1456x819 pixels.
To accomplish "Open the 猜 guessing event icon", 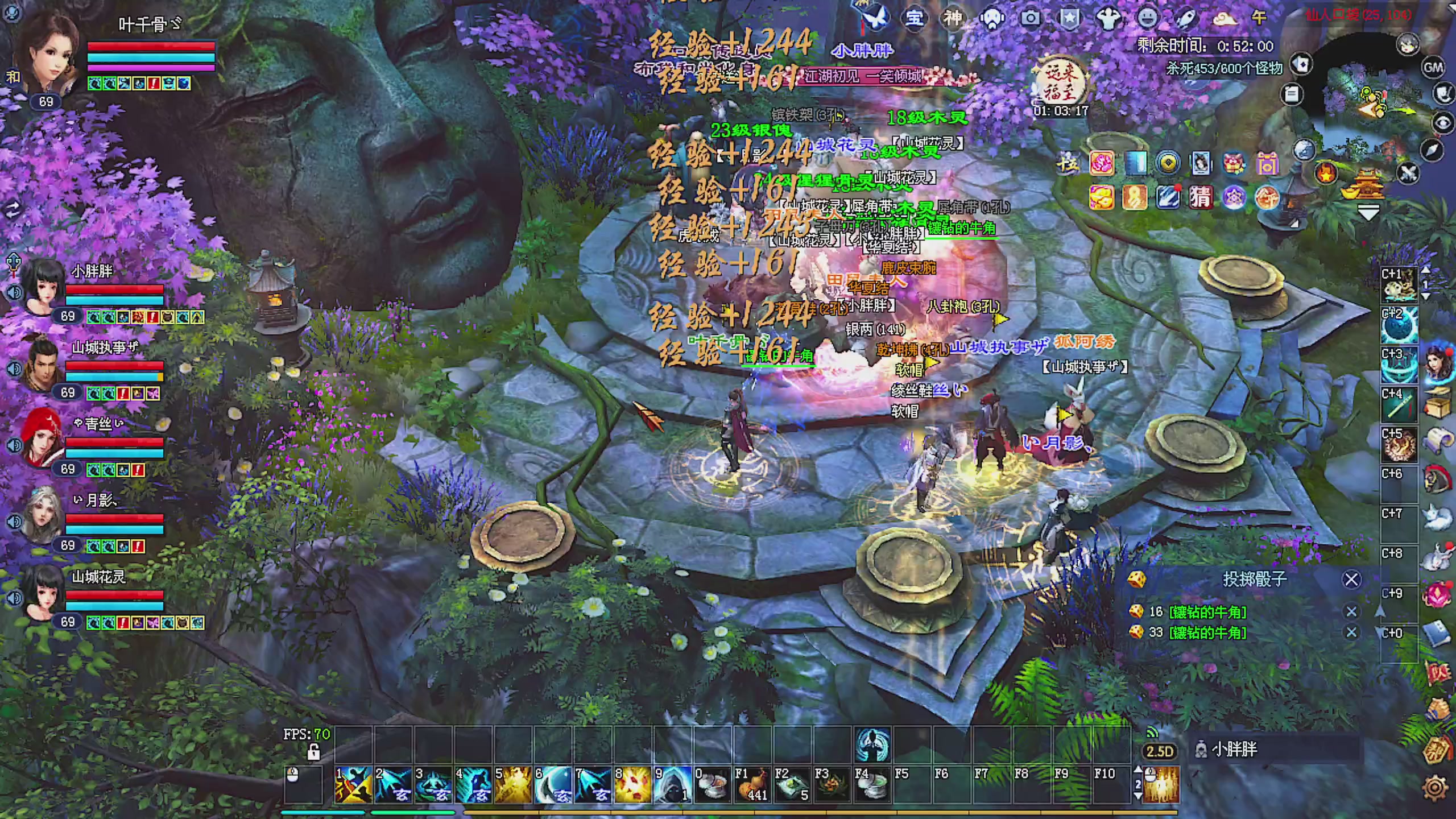I will (x=1200, y=197).
